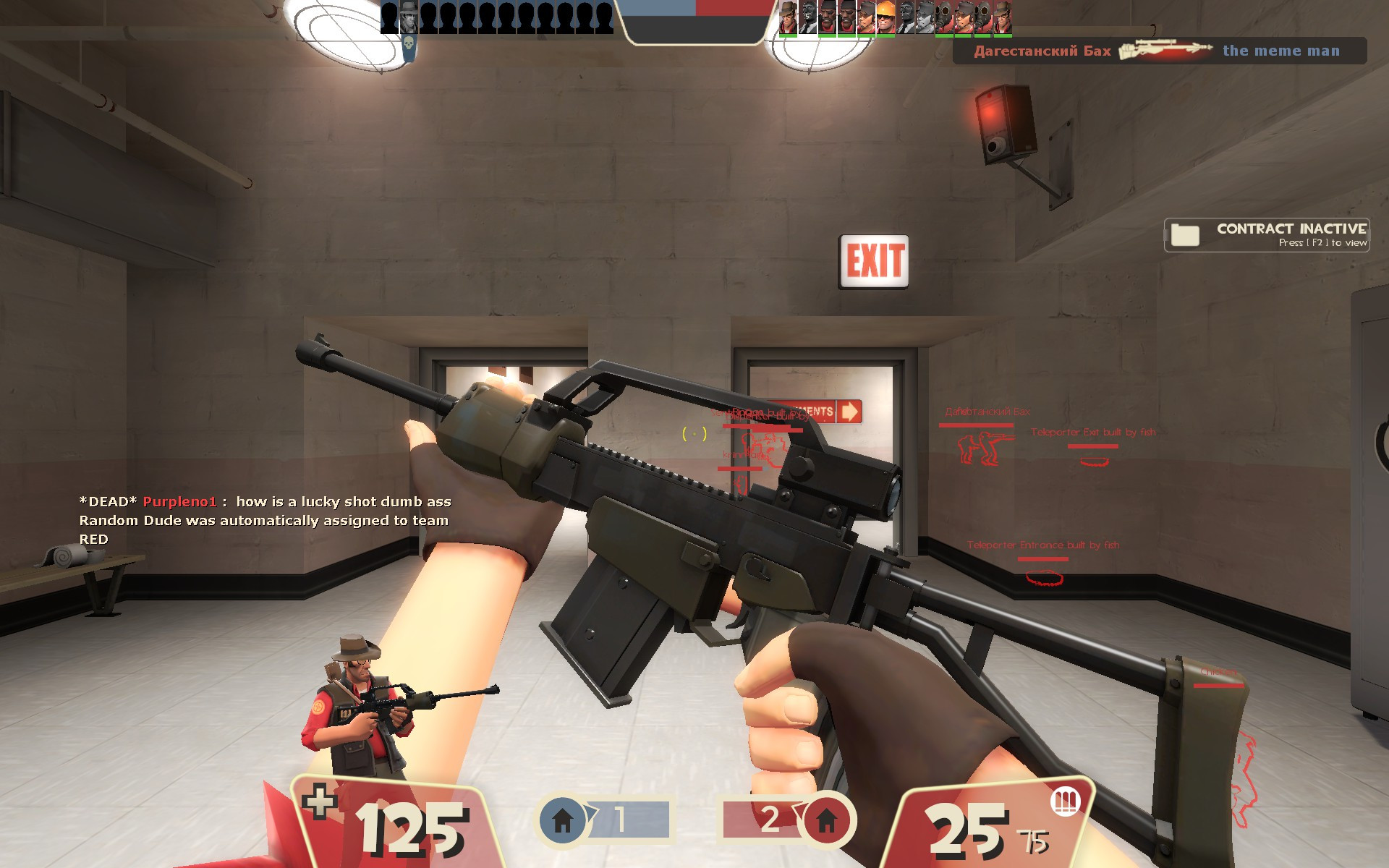This screenshot has width=1389, height=868.
Task: Click the meme man name in killfeed
Action: 1283,51
